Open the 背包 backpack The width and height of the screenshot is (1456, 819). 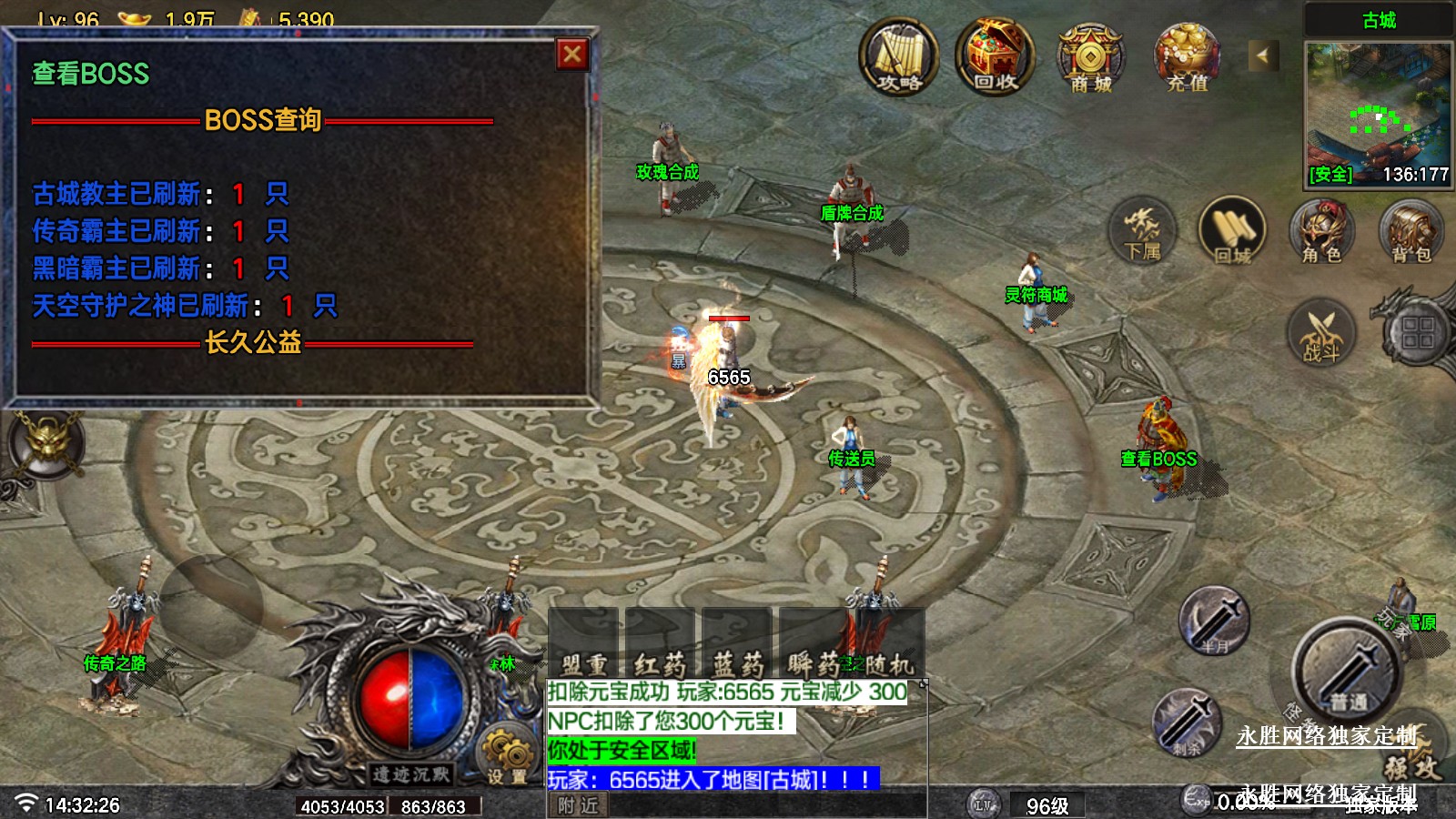click(x=1410, y=231)
